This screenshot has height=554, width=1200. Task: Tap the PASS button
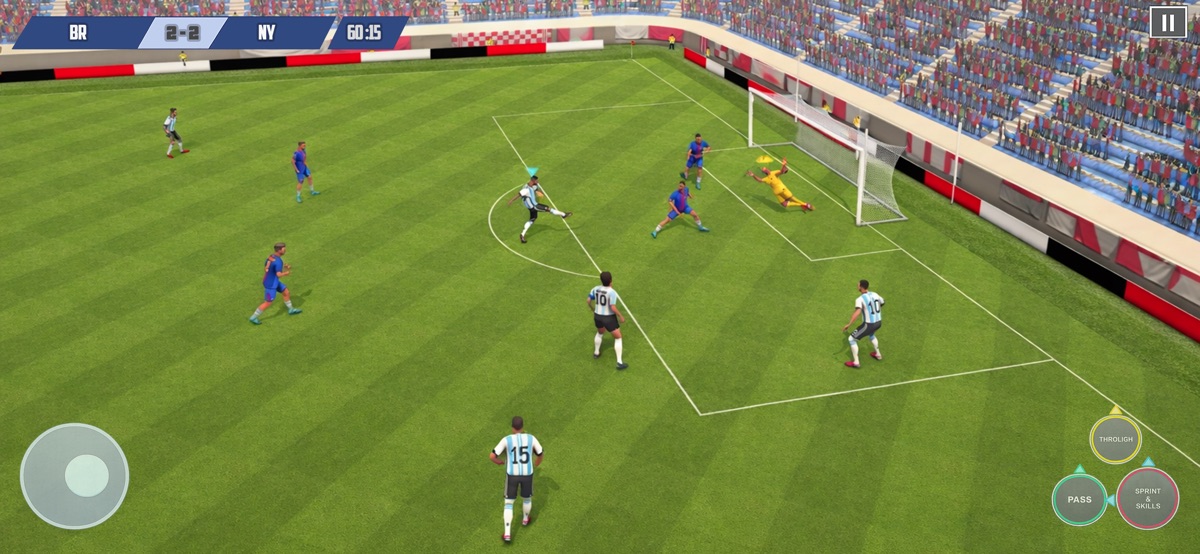1079,499
